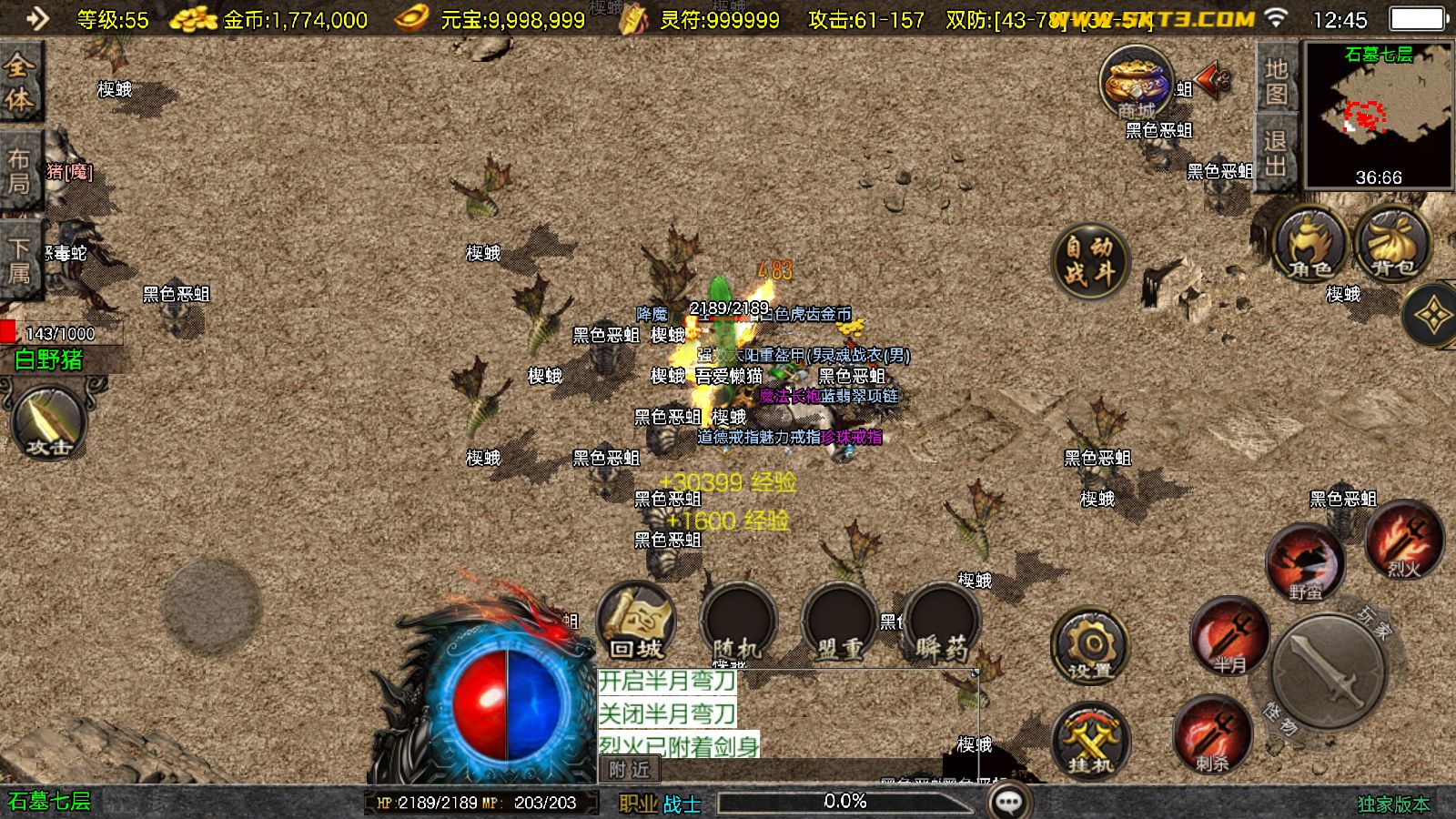Screen dimensions: 1456x819
Task: Toggle 自动战斗 auto battle
Action: click(x=1089, y=259)
